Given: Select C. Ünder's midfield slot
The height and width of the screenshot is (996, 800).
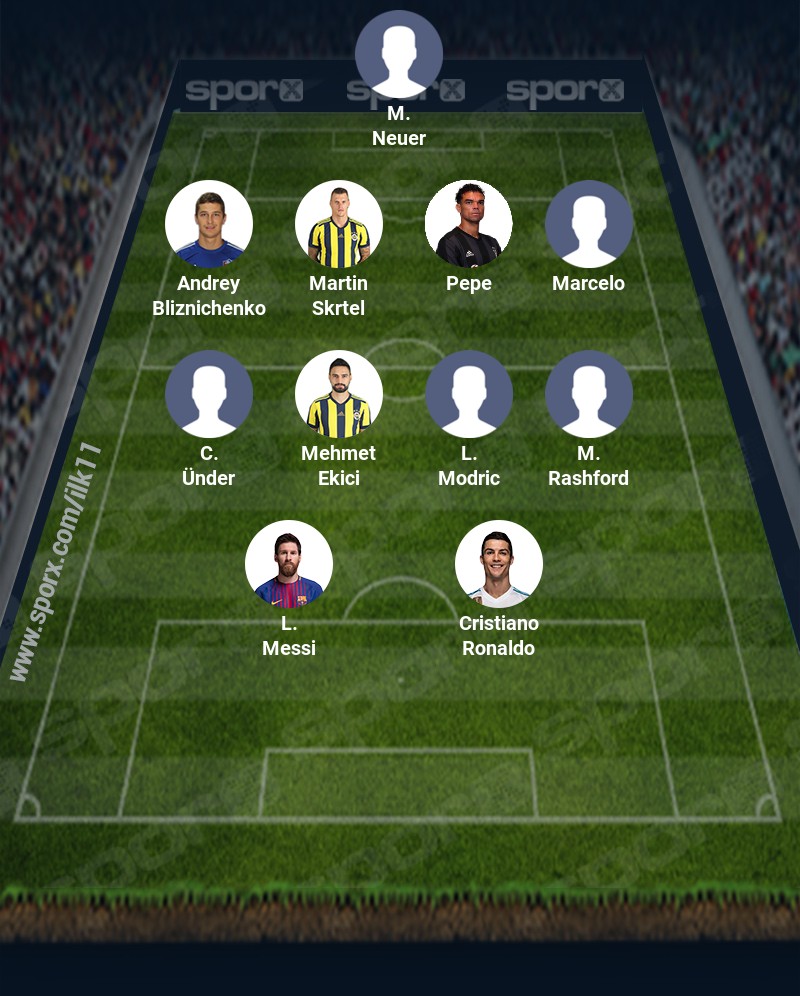Looking at the screenshot, I should pos(209,394).
